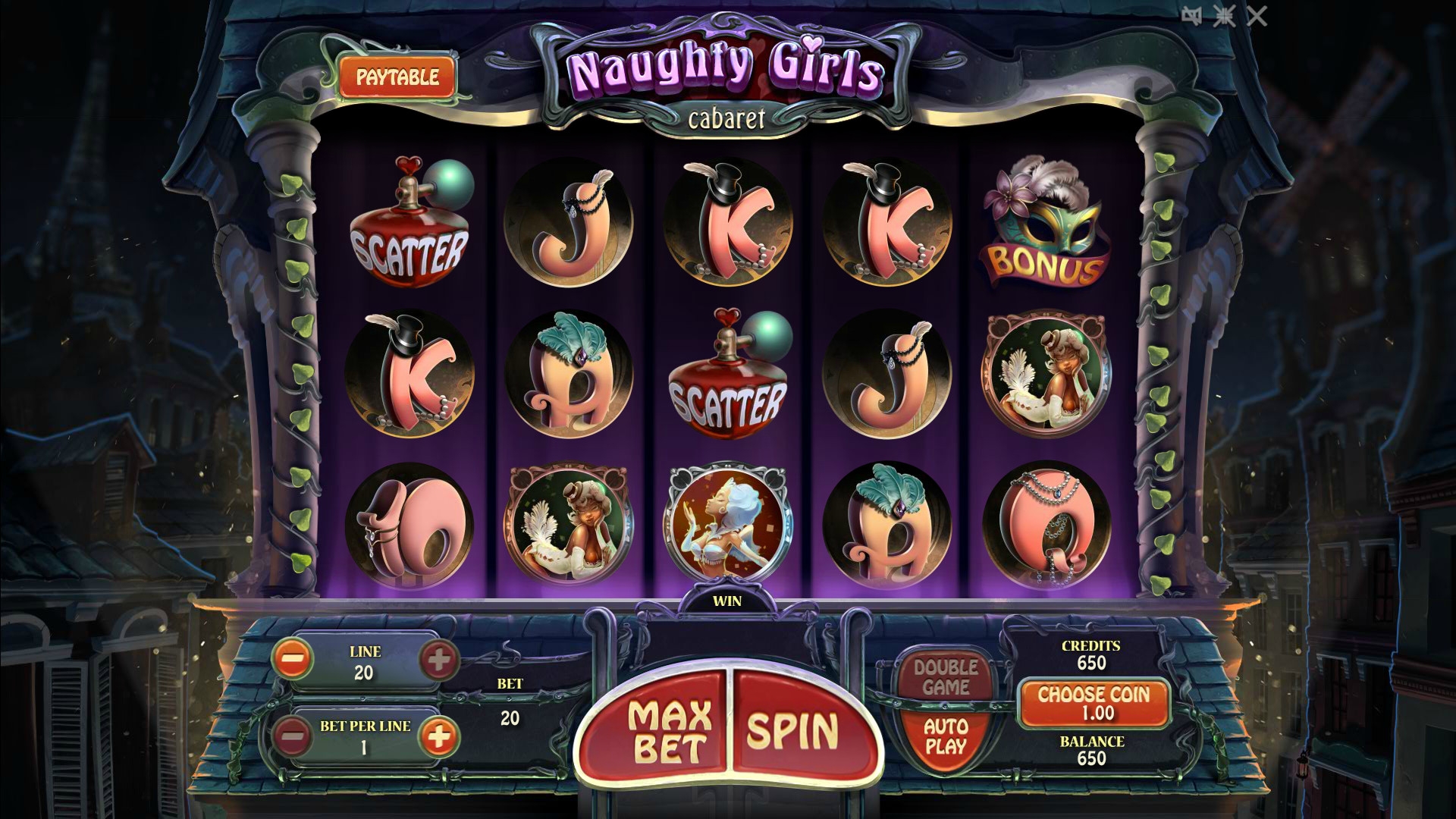Toggle the muted sound icon

[1191, 16]
